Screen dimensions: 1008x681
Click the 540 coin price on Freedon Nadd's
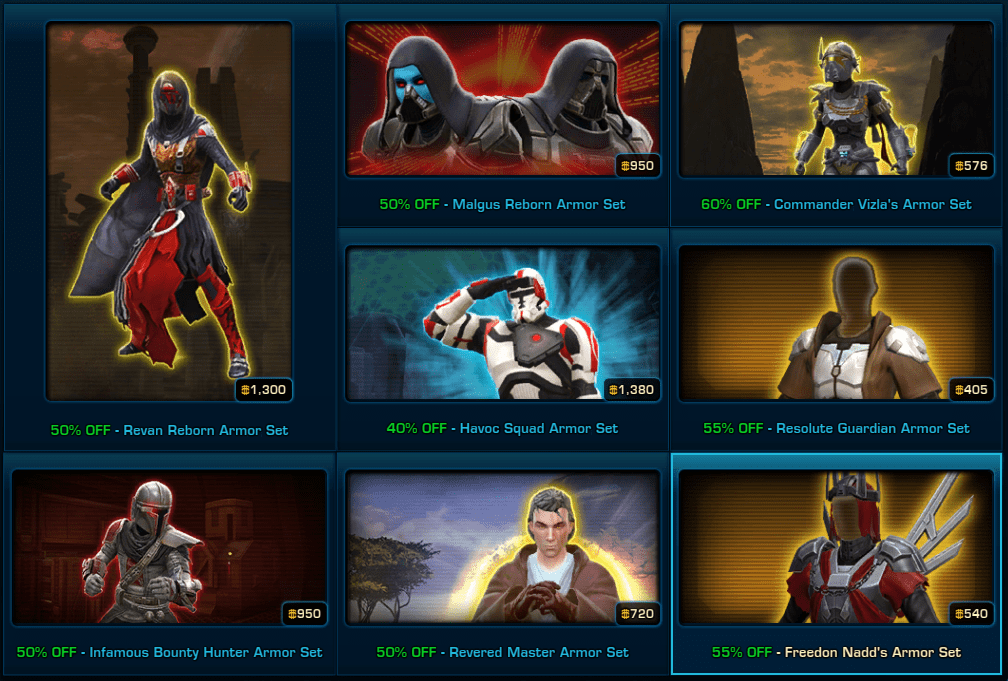tap(972, 613)
